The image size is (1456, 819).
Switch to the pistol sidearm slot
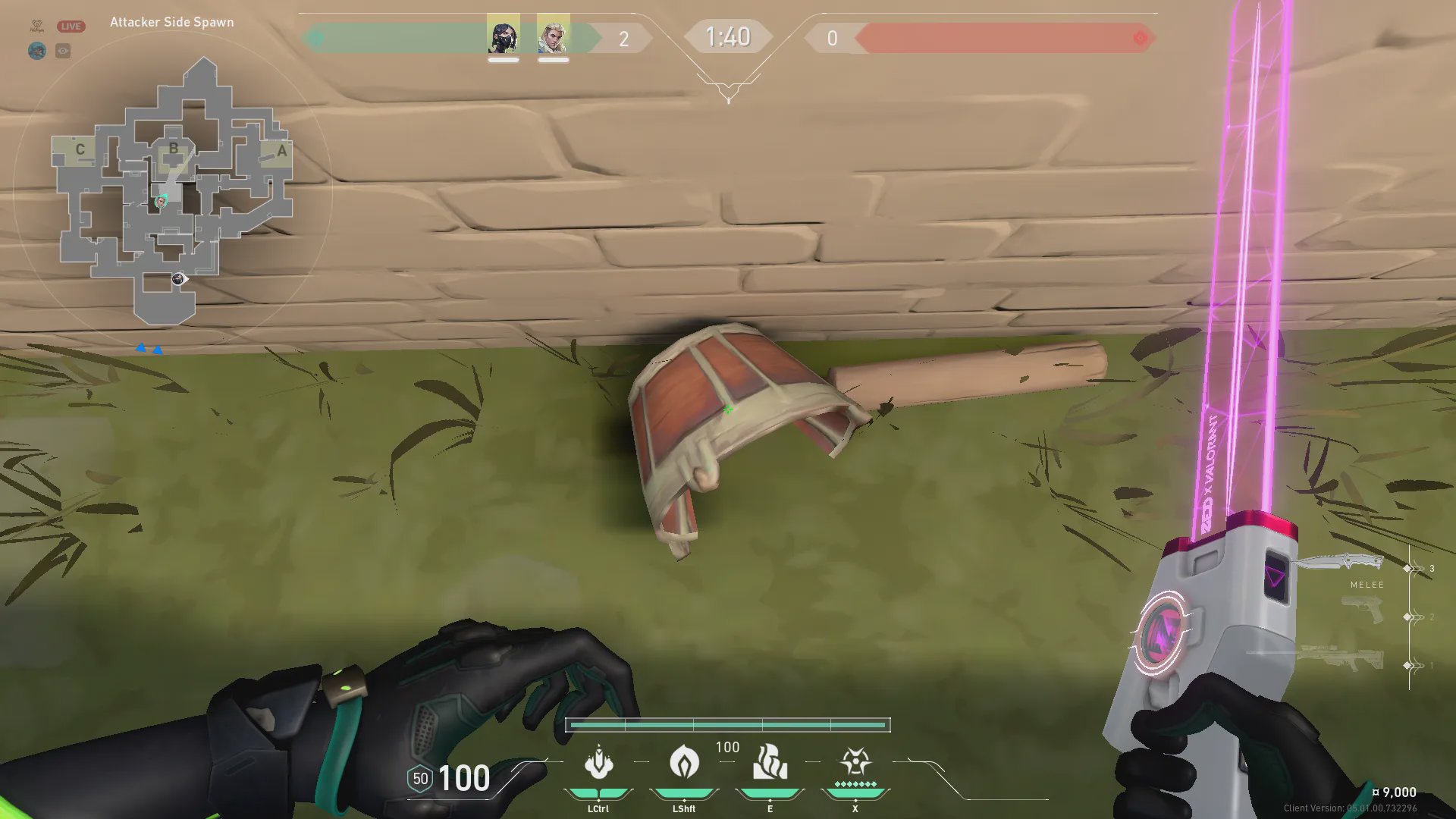tap(1362, 610)
